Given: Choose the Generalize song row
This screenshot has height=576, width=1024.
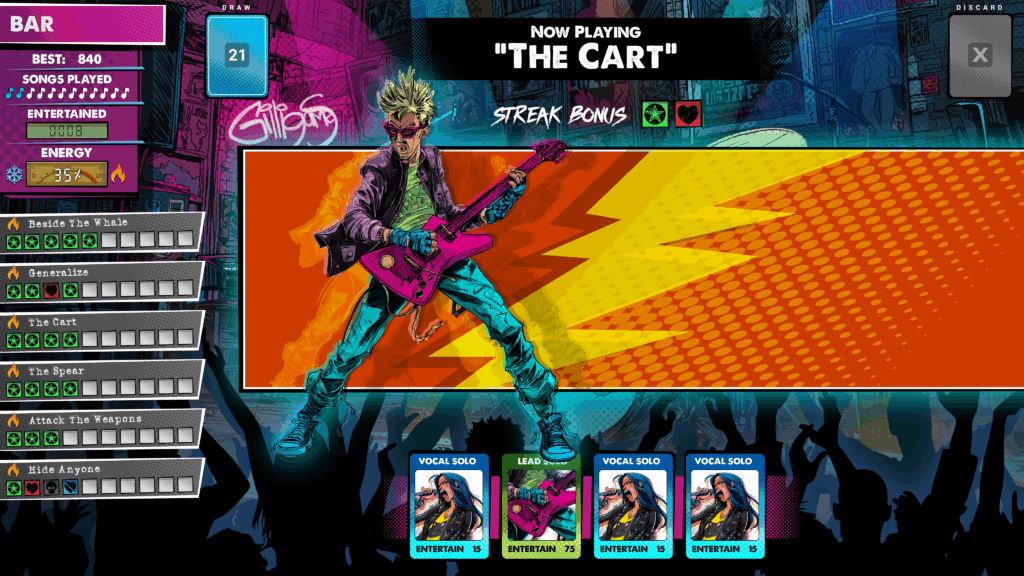Looking at the screenshot, I should pos(102,280).
